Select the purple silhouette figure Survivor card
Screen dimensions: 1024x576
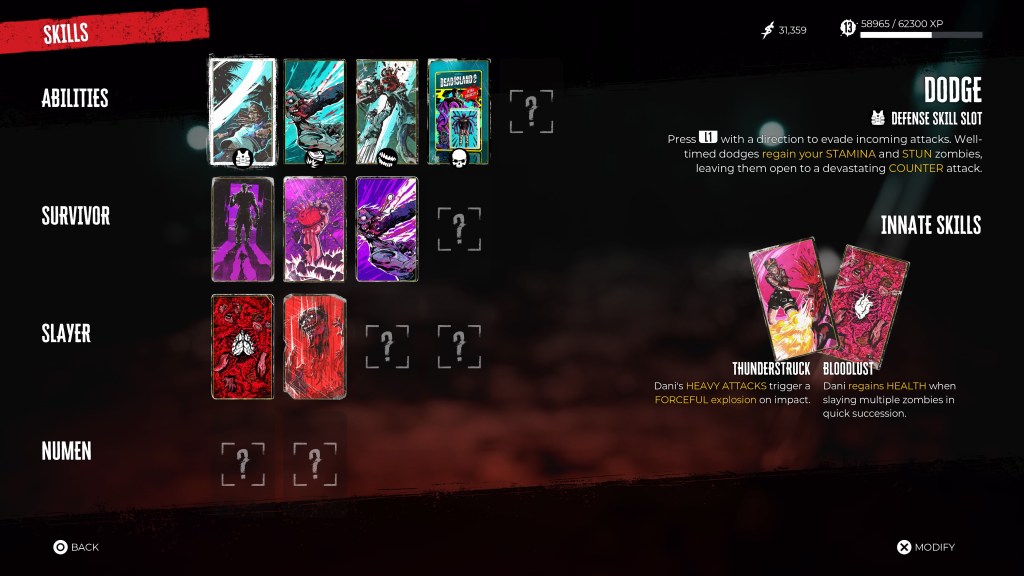(242, 229)
